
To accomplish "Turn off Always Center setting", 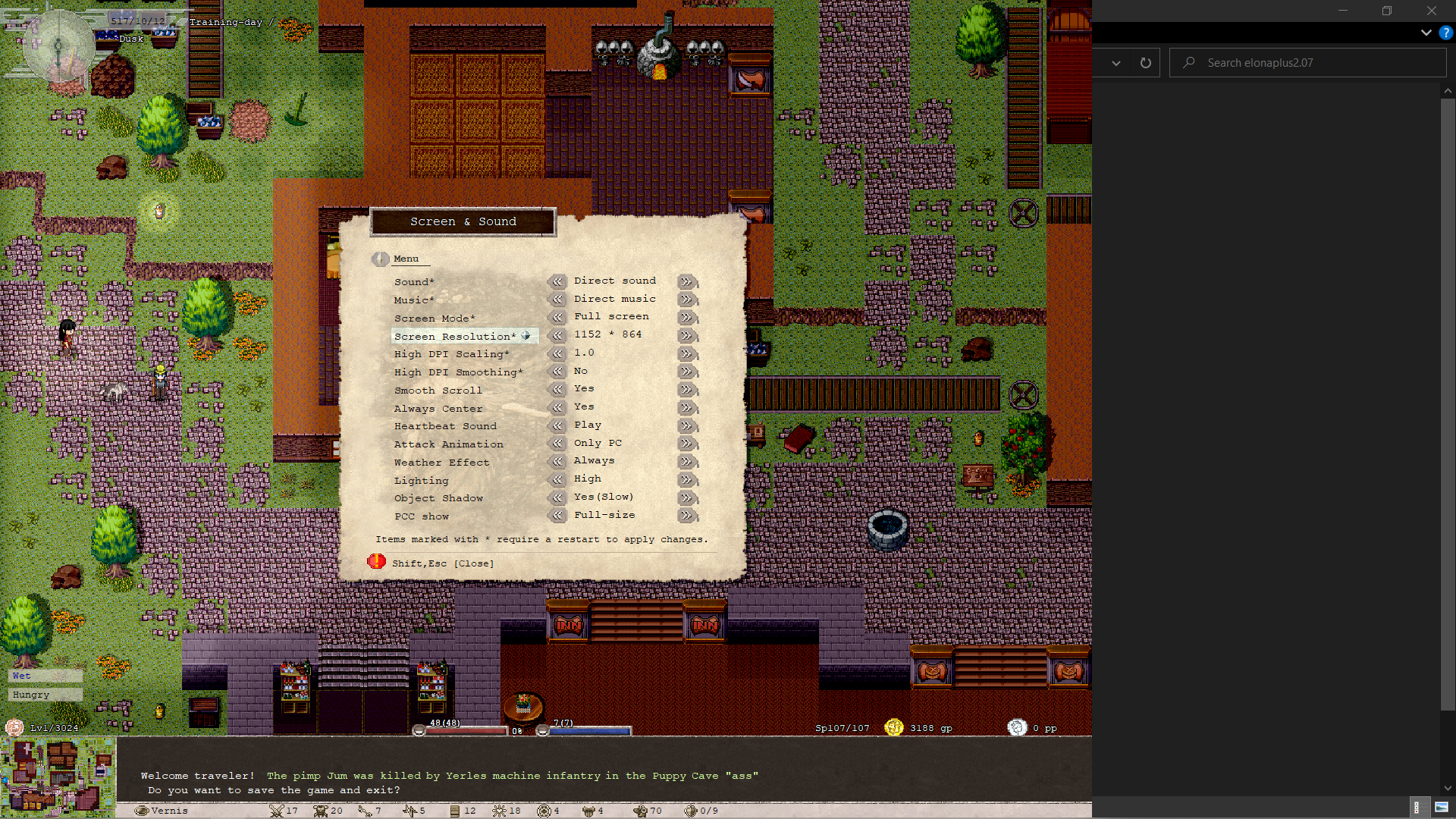I will click(x=557, y=407).
